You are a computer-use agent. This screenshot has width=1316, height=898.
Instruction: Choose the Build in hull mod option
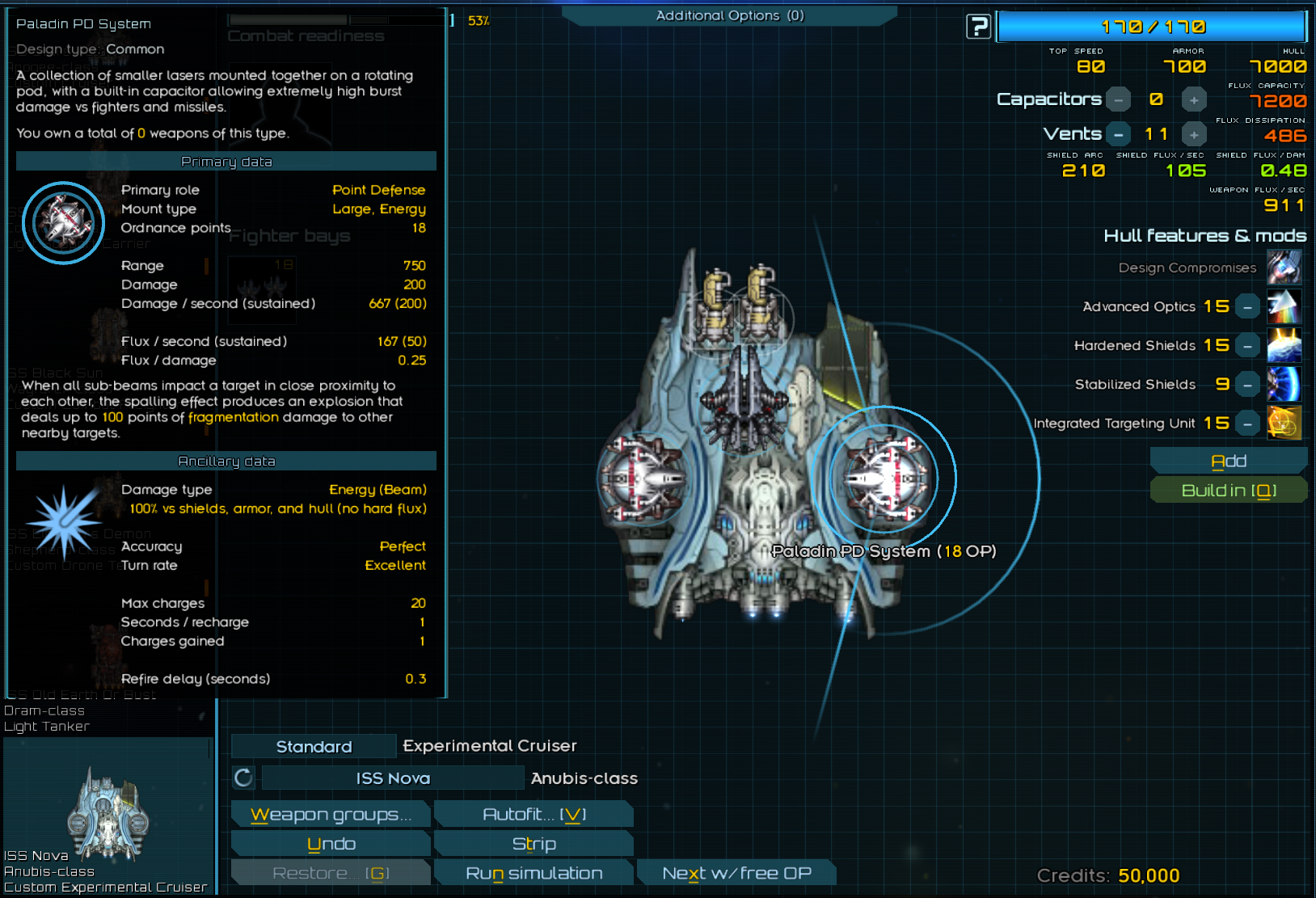click(1228, 490)
